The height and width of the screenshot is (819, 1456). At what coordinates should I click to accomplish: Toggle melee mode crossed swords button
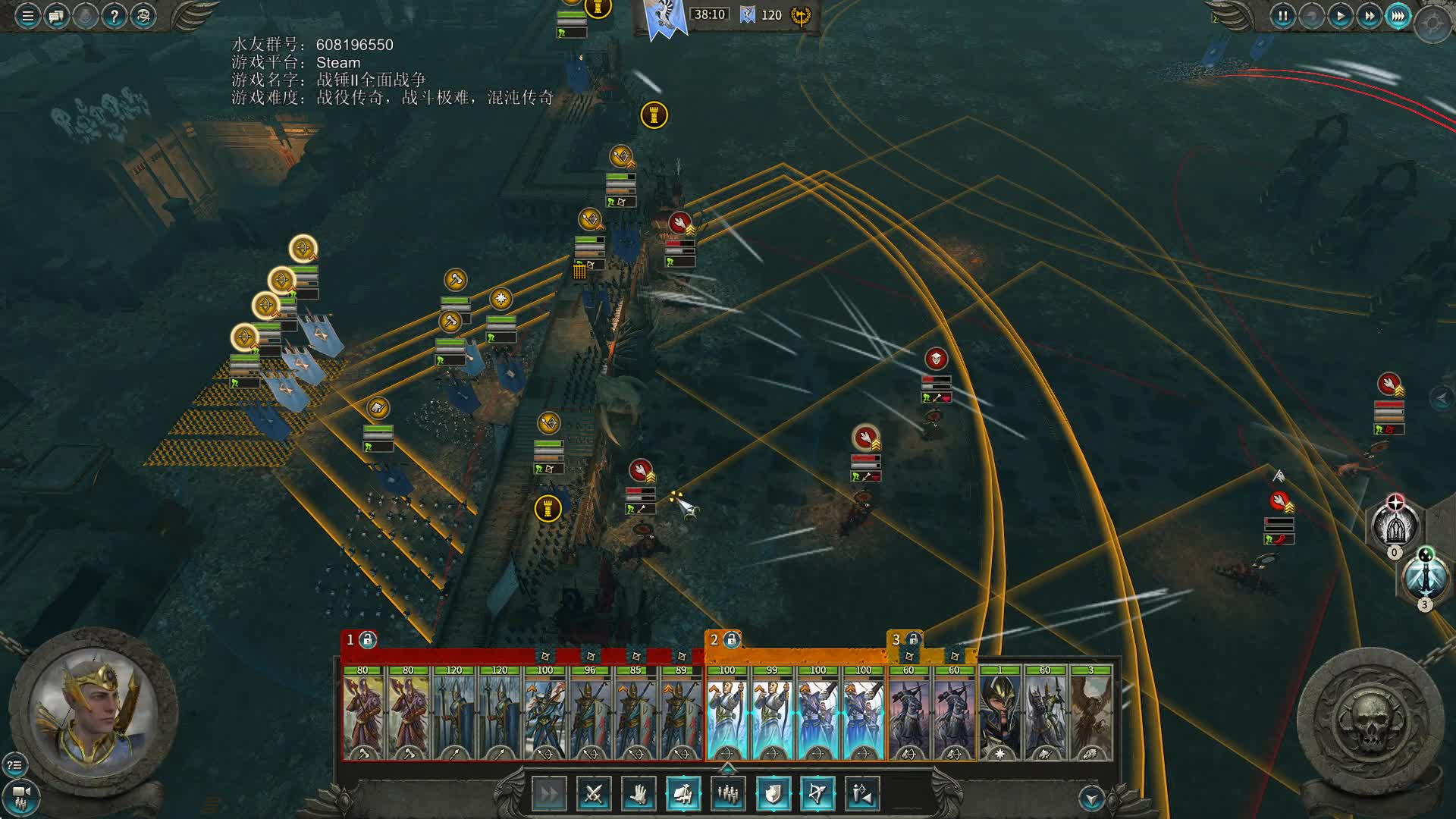[x=594, y=794]
